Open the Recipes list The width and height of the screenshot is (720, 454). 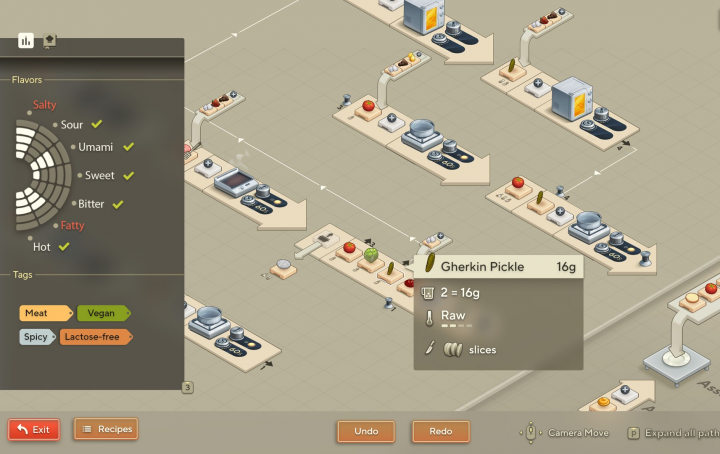[x=105, y=429]
